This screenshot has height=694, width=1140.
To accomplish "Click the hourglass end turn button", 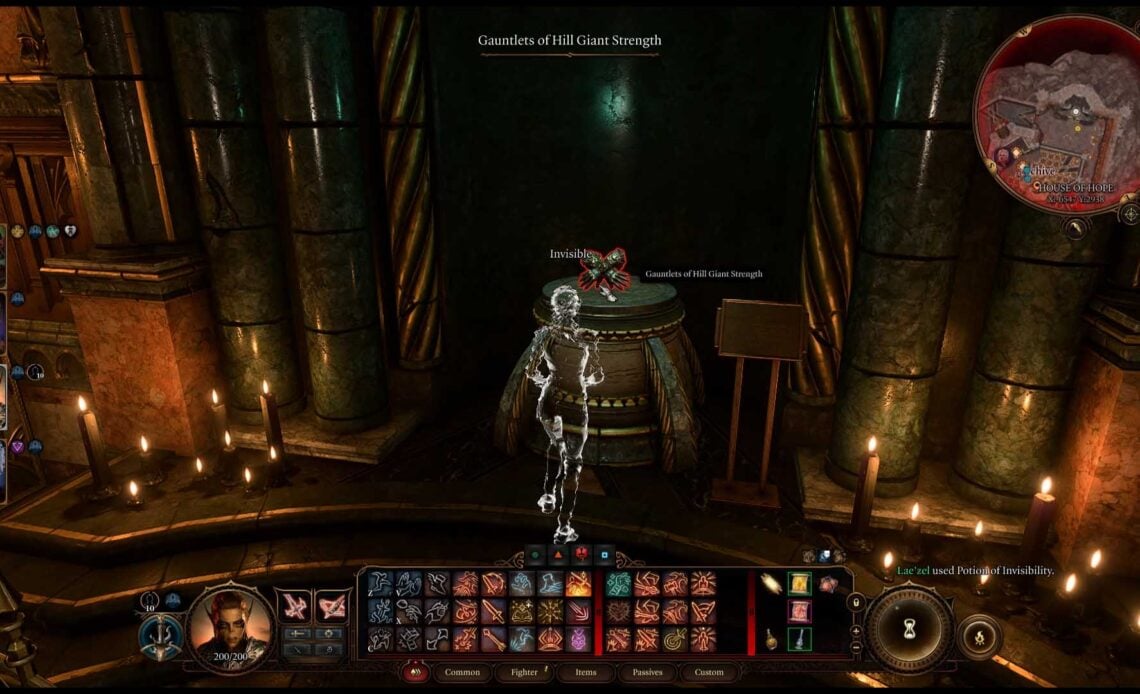I will coord(908,629).
